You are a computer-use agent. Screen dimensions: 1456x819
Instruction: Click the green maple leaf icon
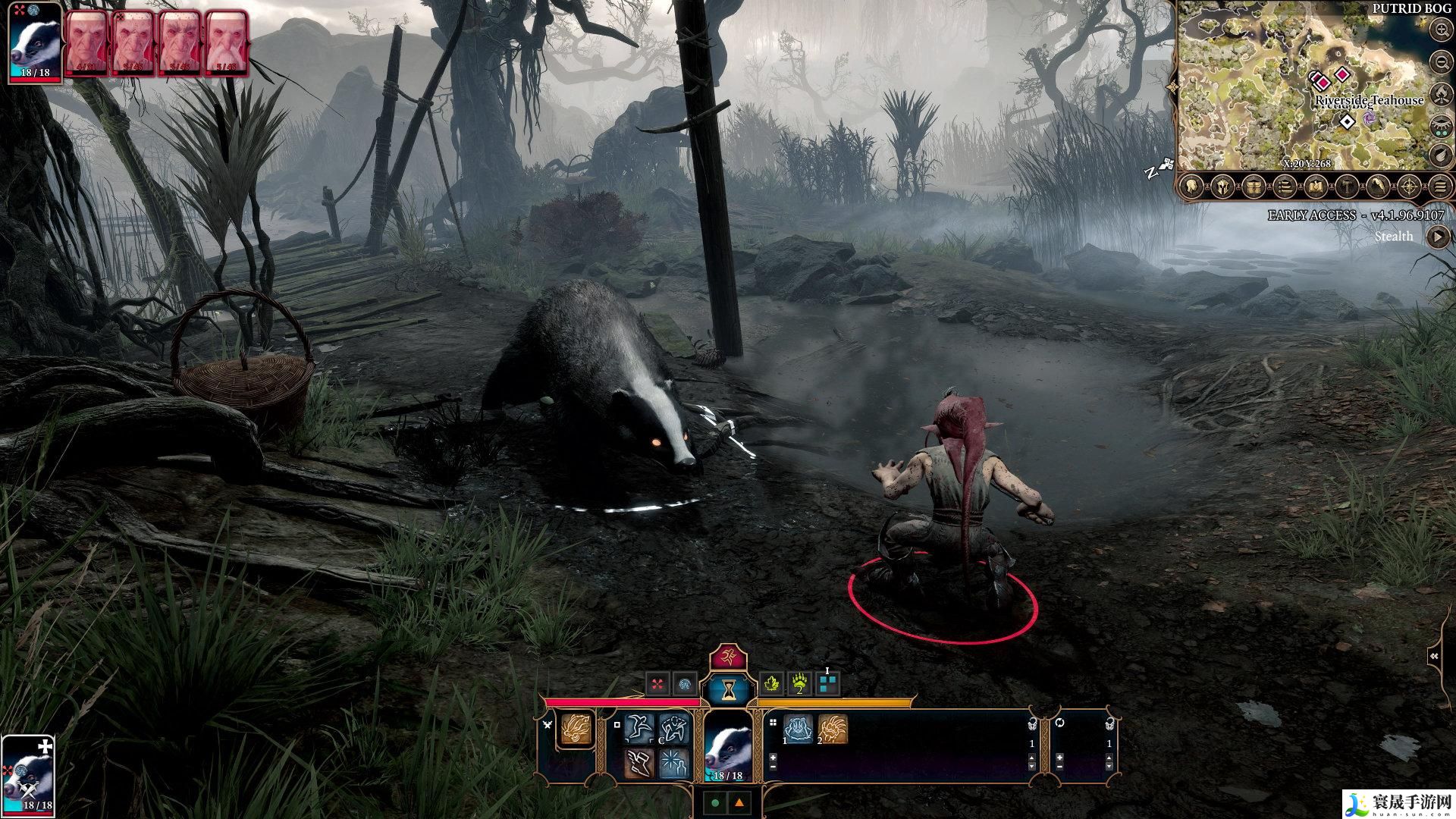(x=772, y=684)
